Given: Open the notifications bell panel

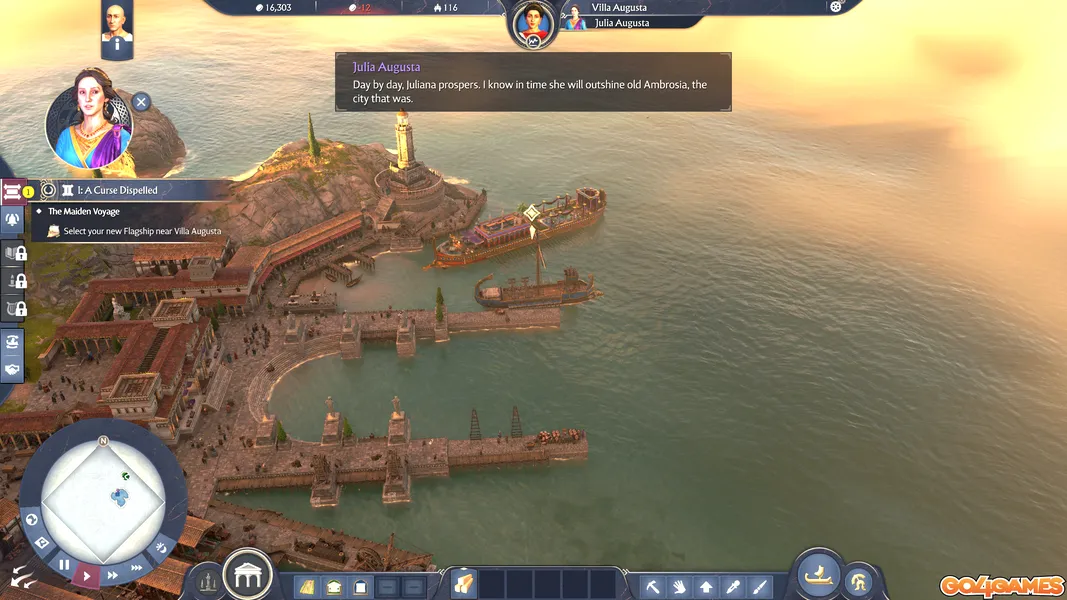Looking at the screenshot, I should [13, 220].
